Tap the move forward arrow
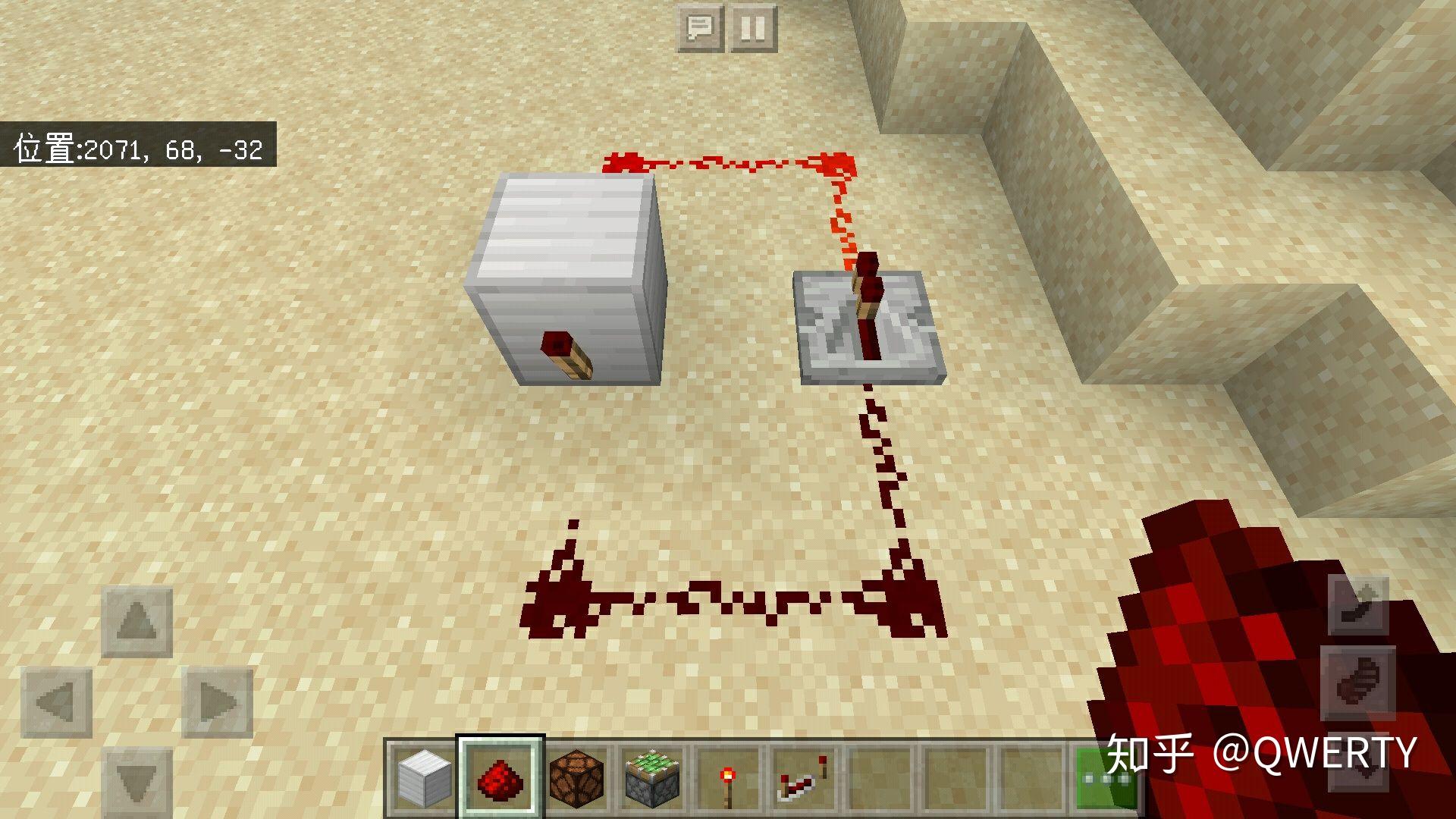Viewport: 1456px width, 819px height. pyautogui.click(x=137, y=622)
